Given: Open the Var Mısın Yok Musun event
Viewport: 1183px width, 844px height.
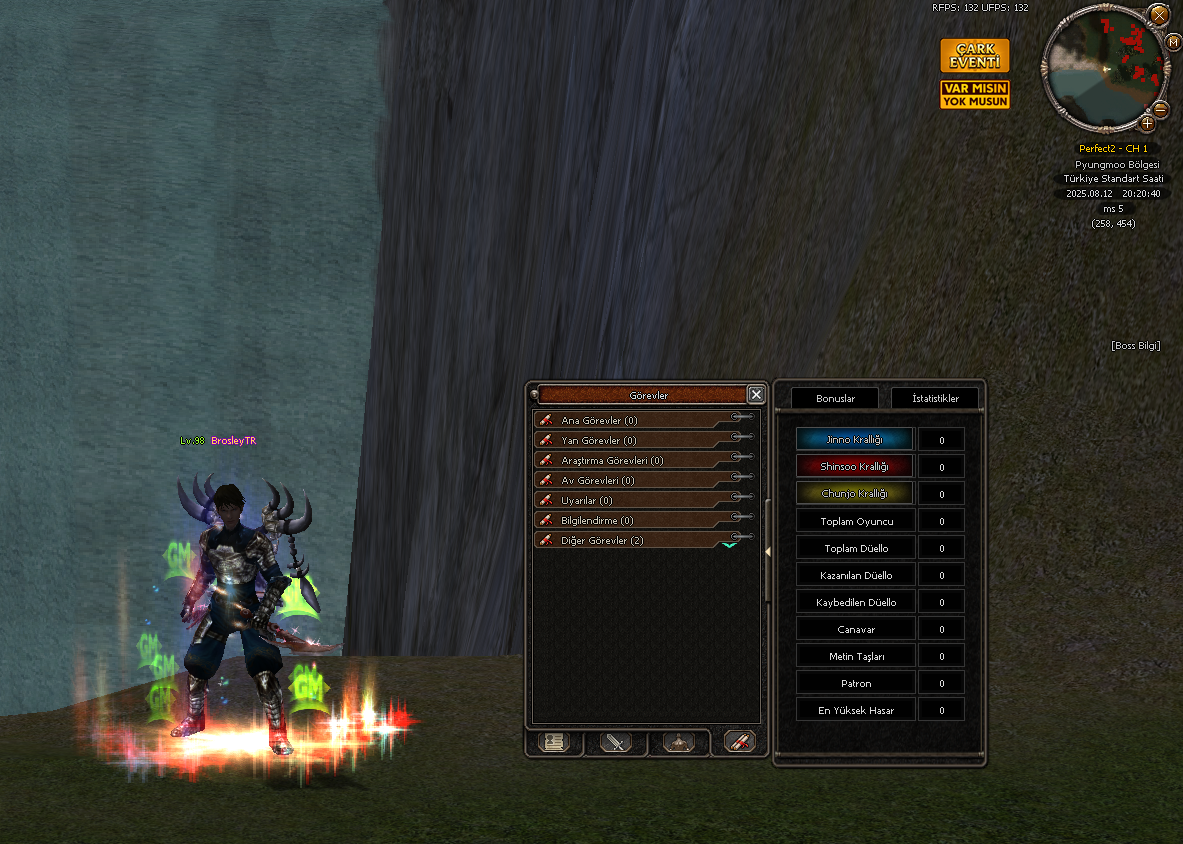Looking at the screenshot, I should coord(974,95).
